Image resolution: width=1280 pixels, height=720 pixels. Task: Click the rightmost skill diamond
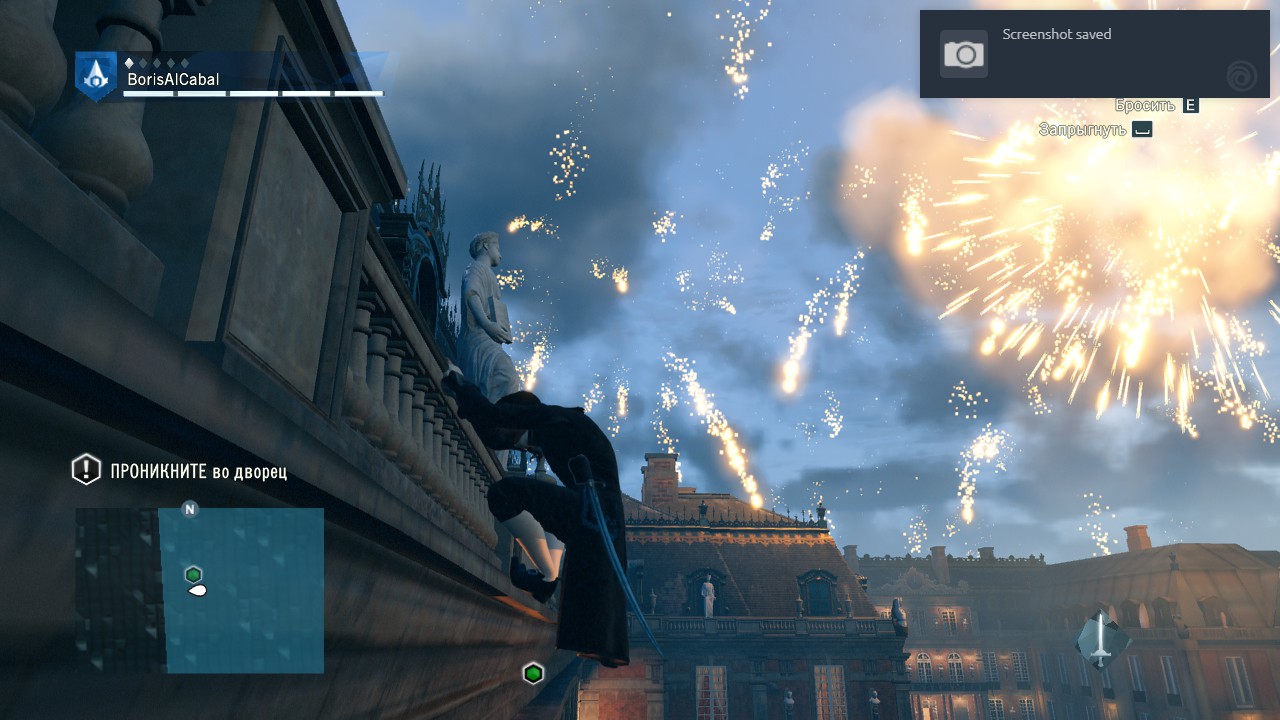[x=184, y=62]
